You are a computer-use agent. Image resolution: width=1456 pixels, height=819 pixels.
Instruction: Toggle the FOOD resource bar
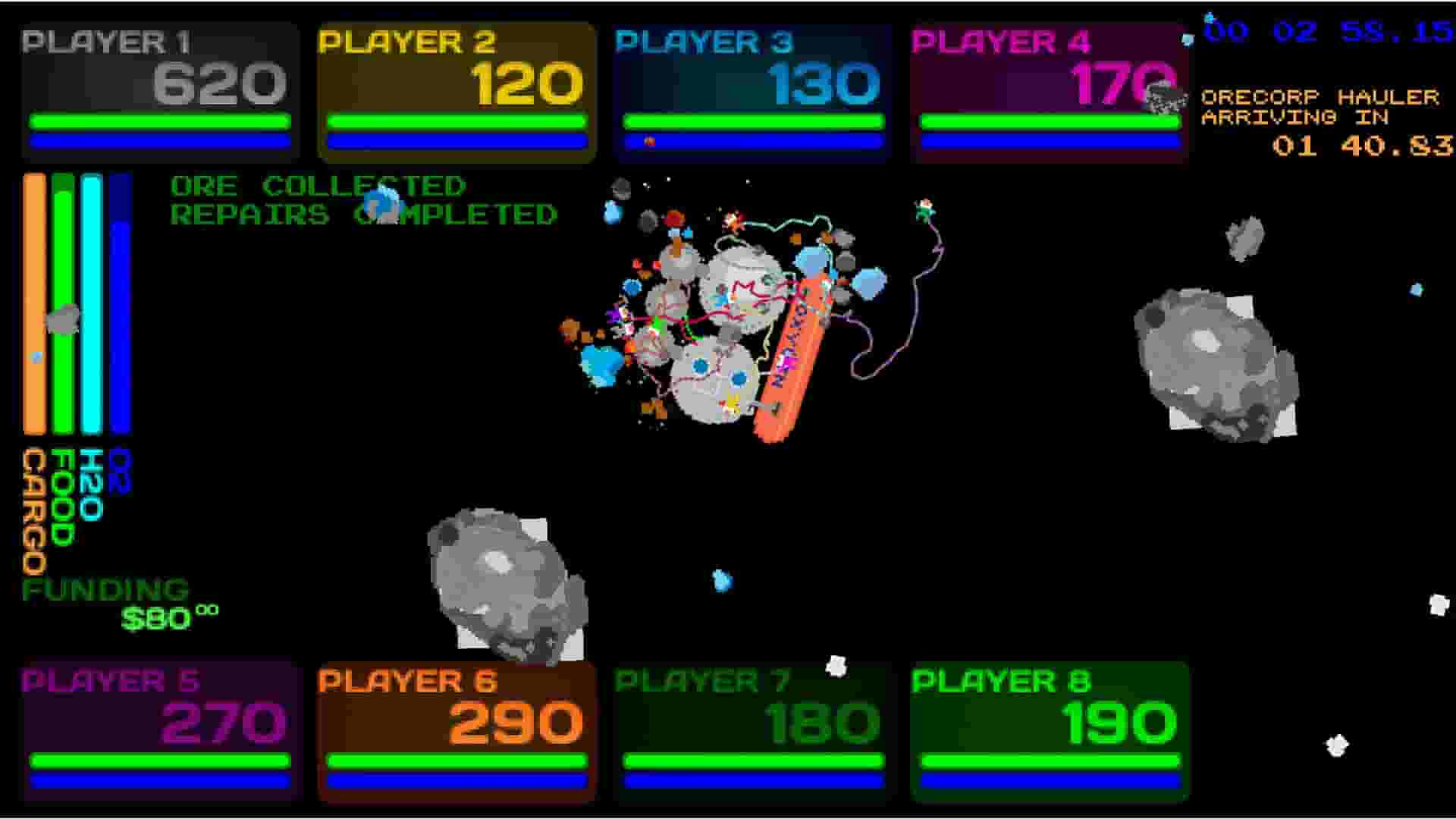pos(62,303)
